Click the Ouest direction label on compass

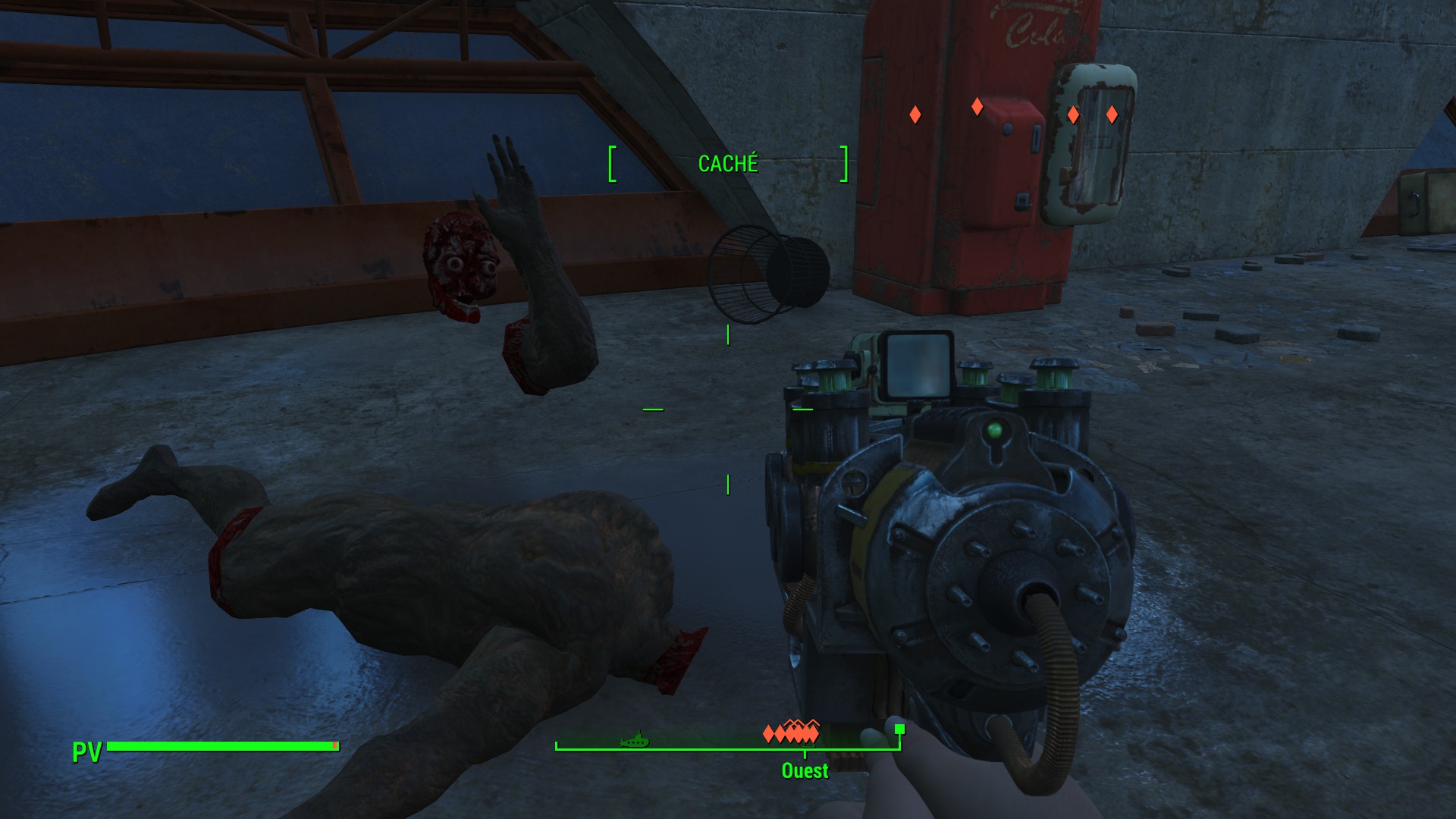pos(805,770)
